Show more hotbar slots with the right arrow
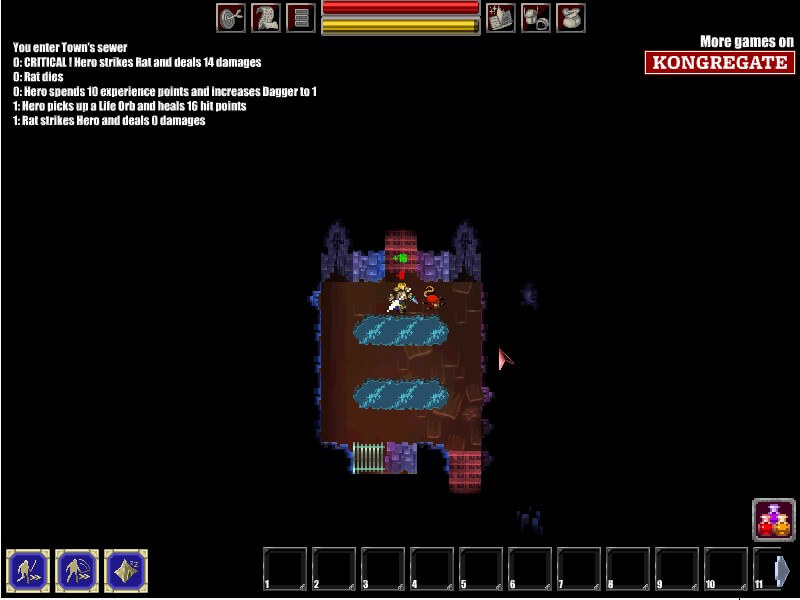 coord(783,570)
